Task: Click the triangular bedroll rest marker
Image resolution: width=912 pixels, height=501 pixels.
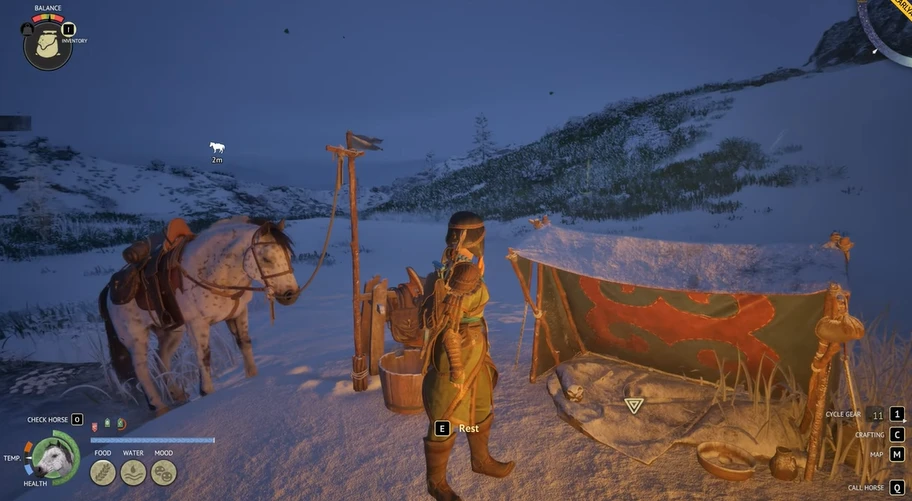Action: tap(633, 405)
